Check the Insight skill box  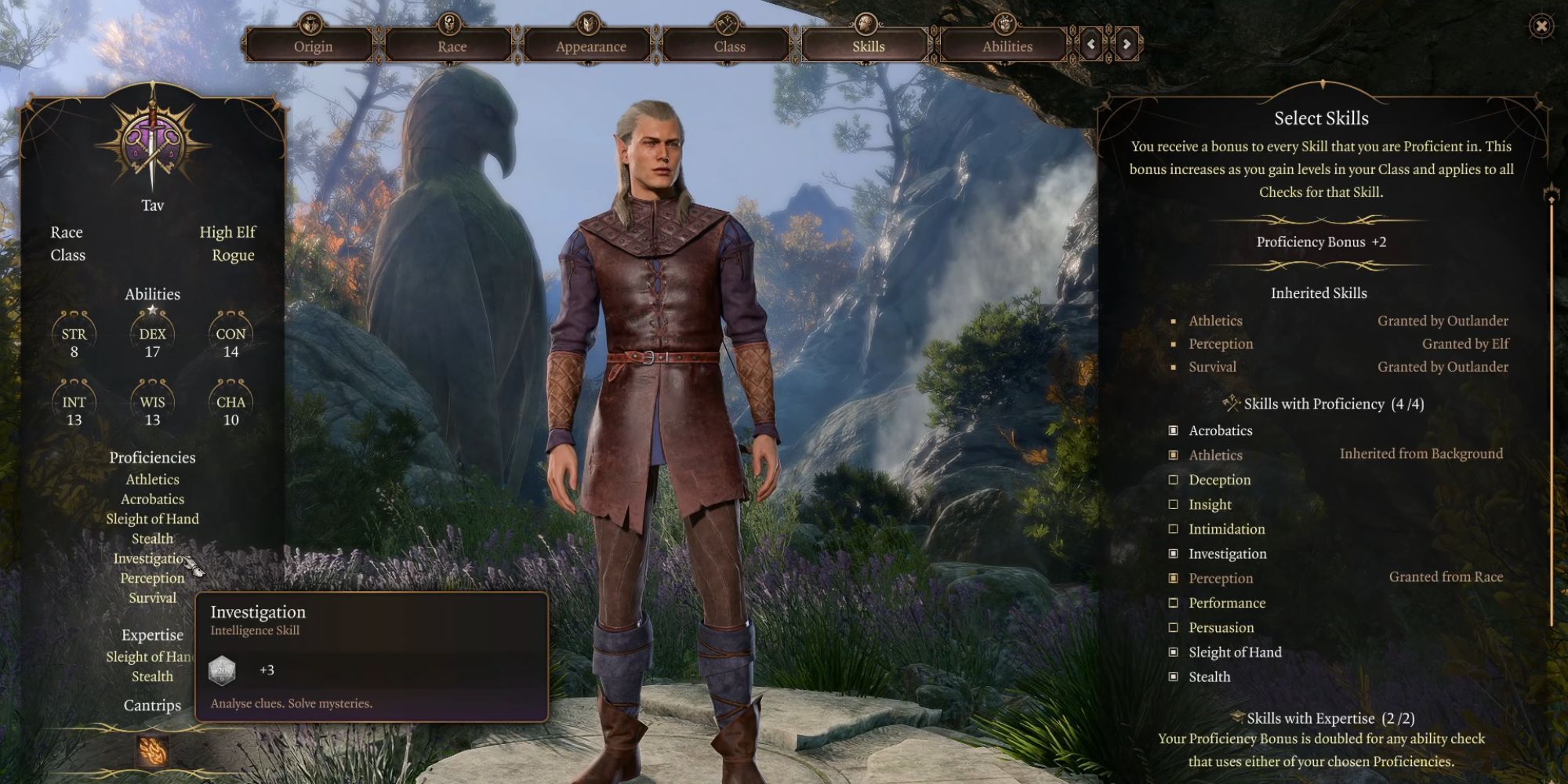(1174, 504)
